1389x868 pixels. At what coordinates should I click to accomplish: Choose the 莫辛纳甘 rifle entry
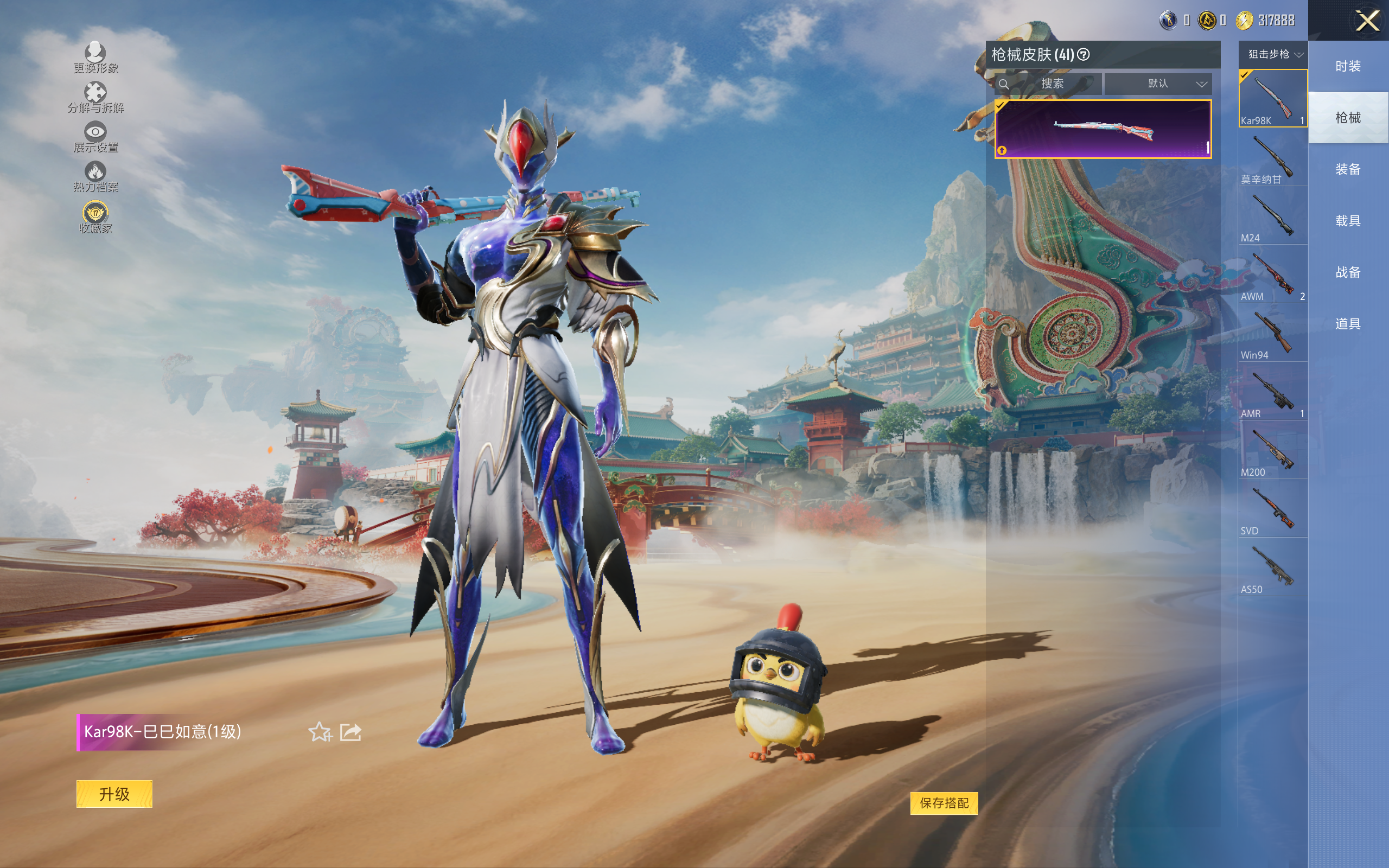tap(1272, 159)
